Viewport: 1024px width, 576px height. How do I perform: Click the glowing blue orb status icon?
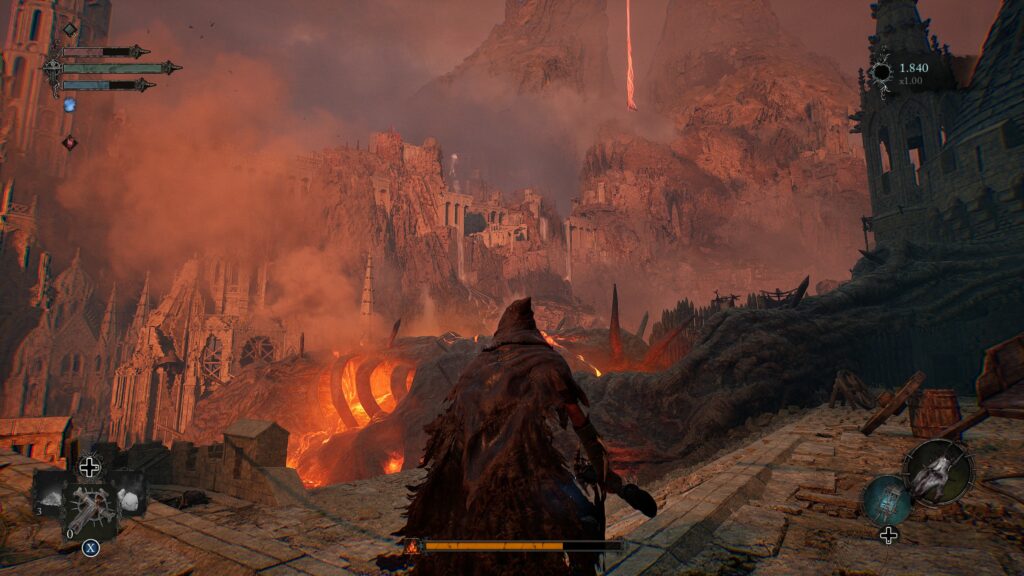(x=70, y=104)
